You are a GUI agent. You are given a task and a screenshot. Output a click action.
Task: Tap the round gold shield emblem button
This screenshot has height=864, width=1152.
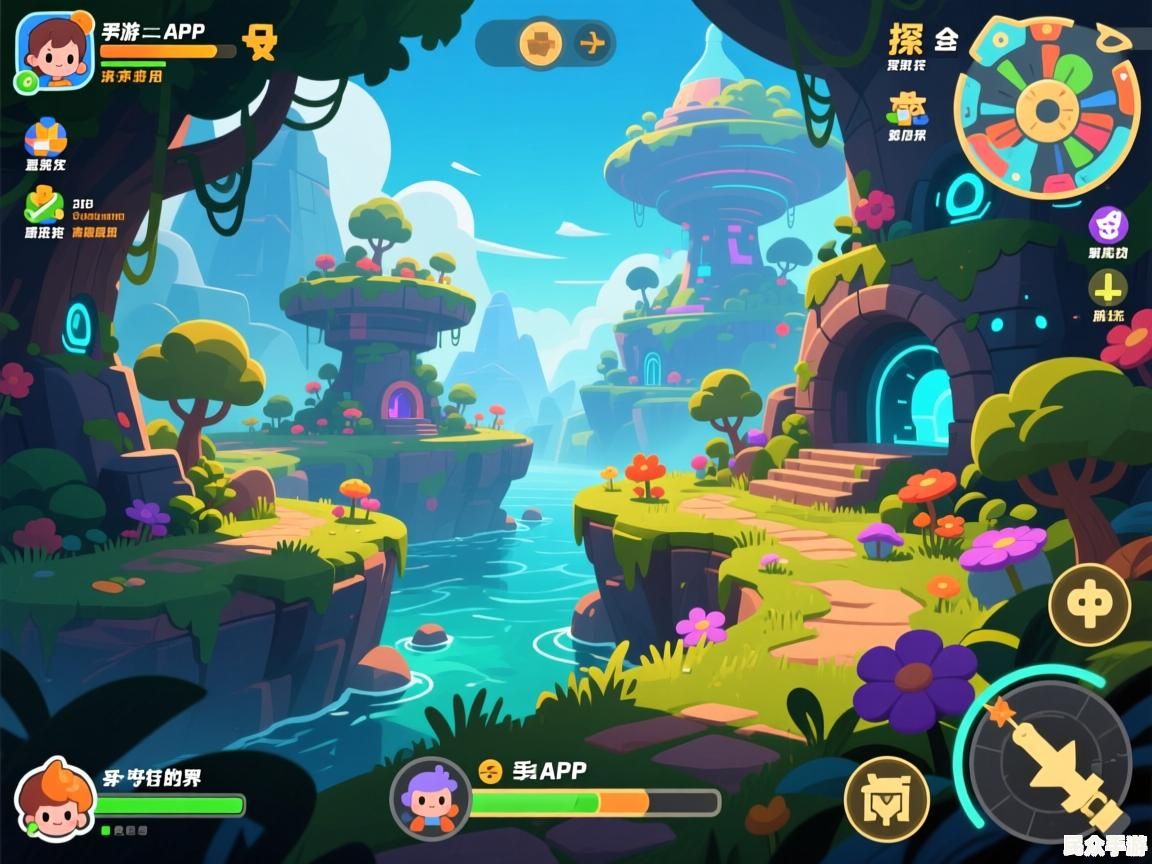pyautogui.click(x=886, y=800)
